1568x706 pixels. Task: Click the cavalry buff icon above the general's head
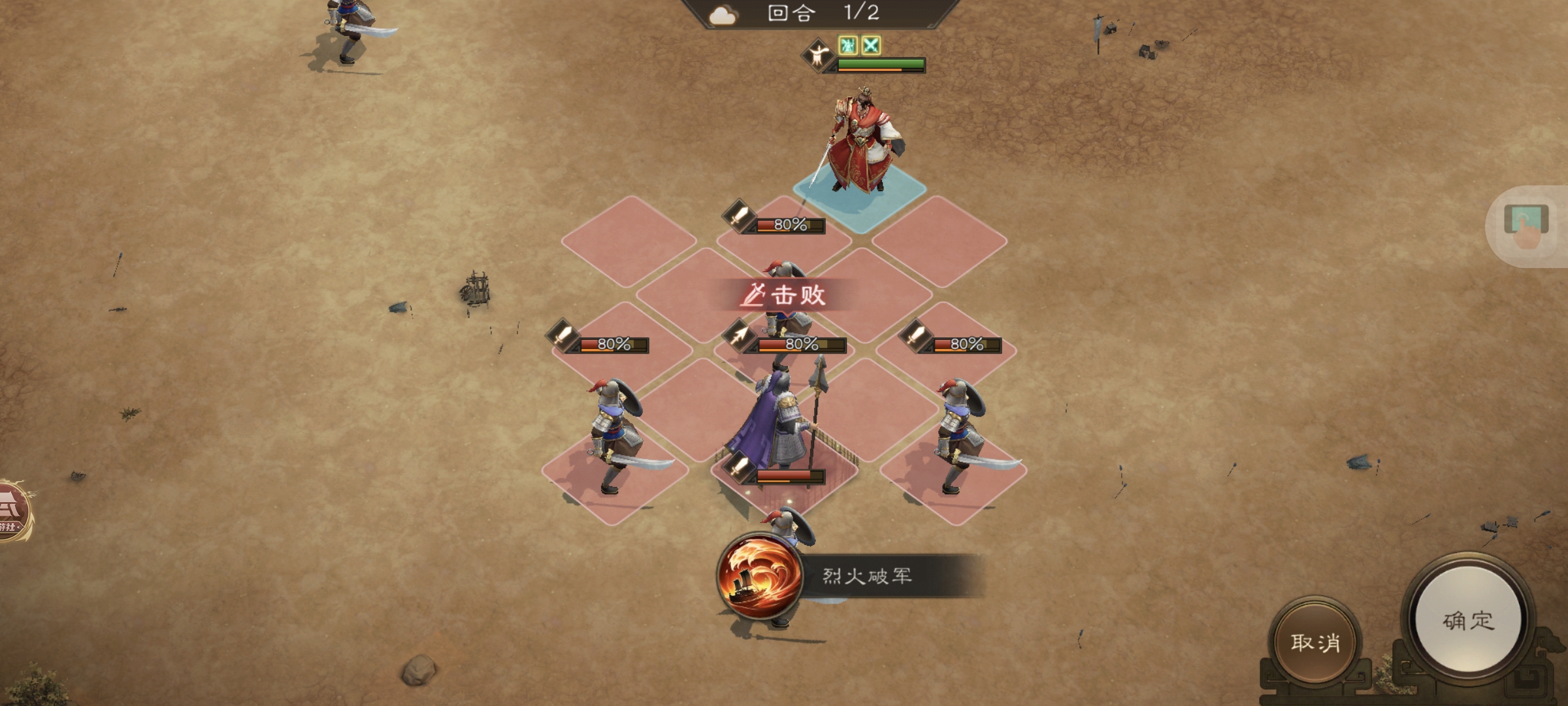coord(849,46)
